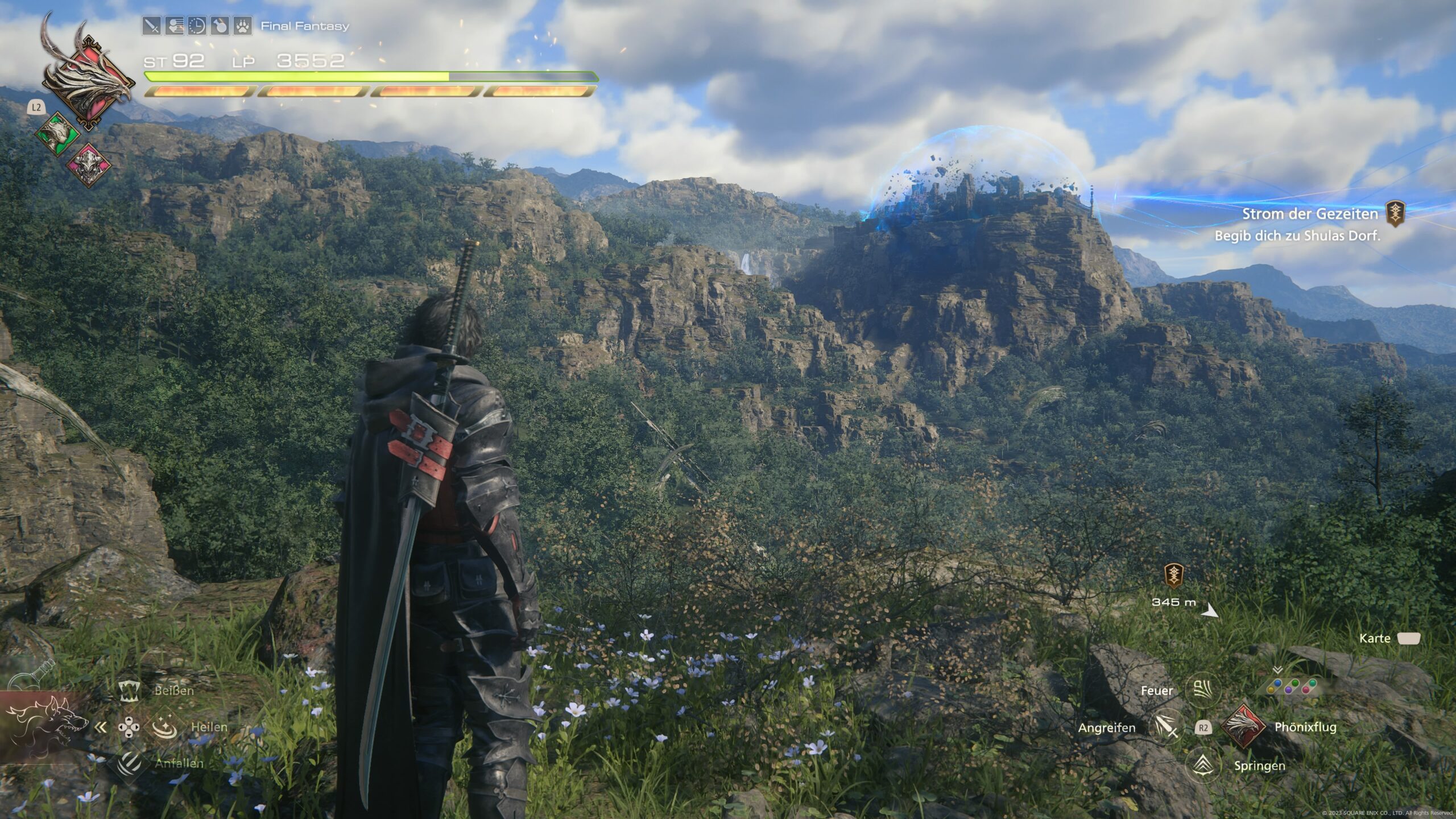Trigger the Springen jump icon
Image resolution: width=1456 pixels, height=819 pixels.
(1203, 765)
